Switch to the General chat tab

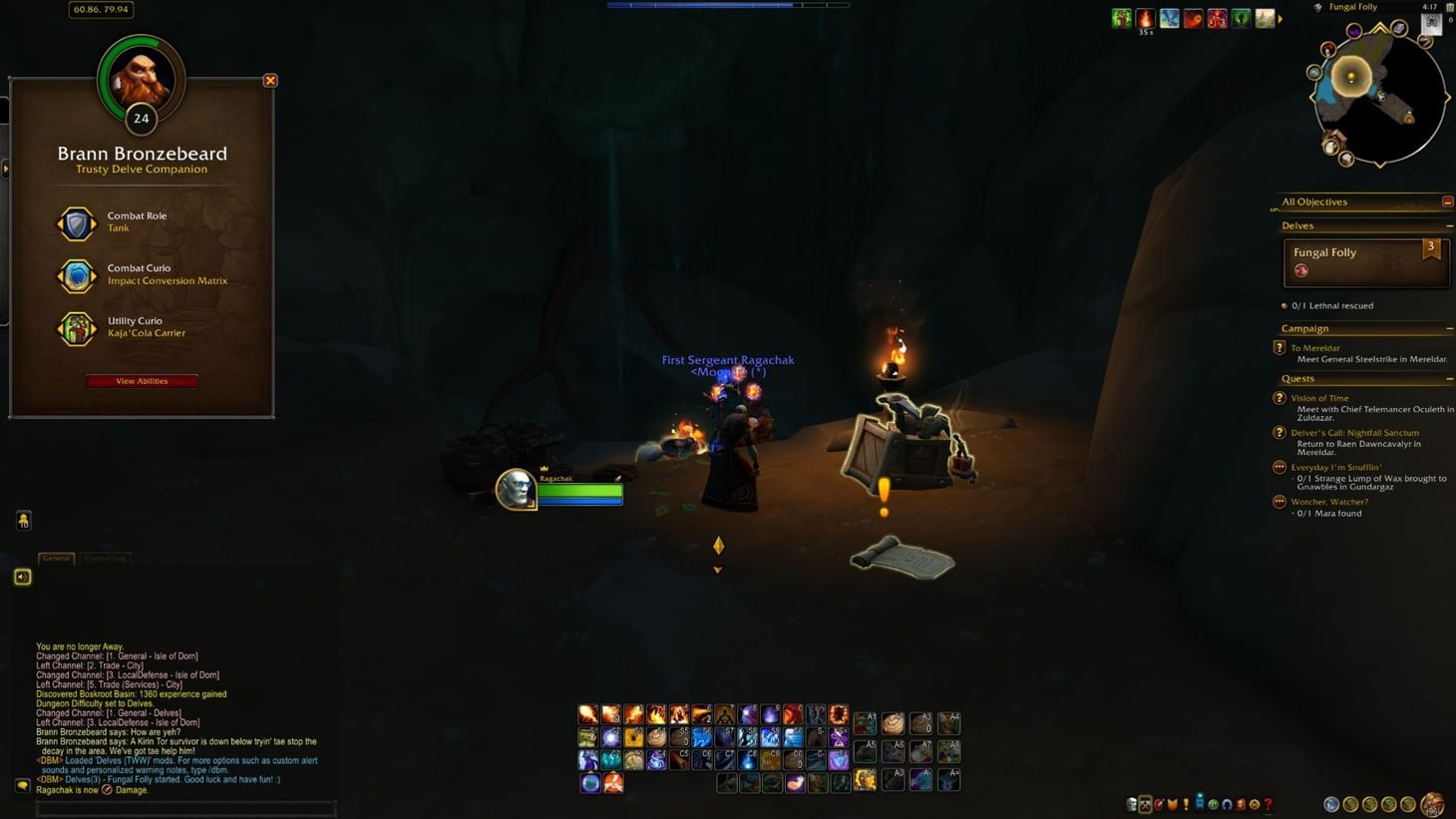click(56, 559)
